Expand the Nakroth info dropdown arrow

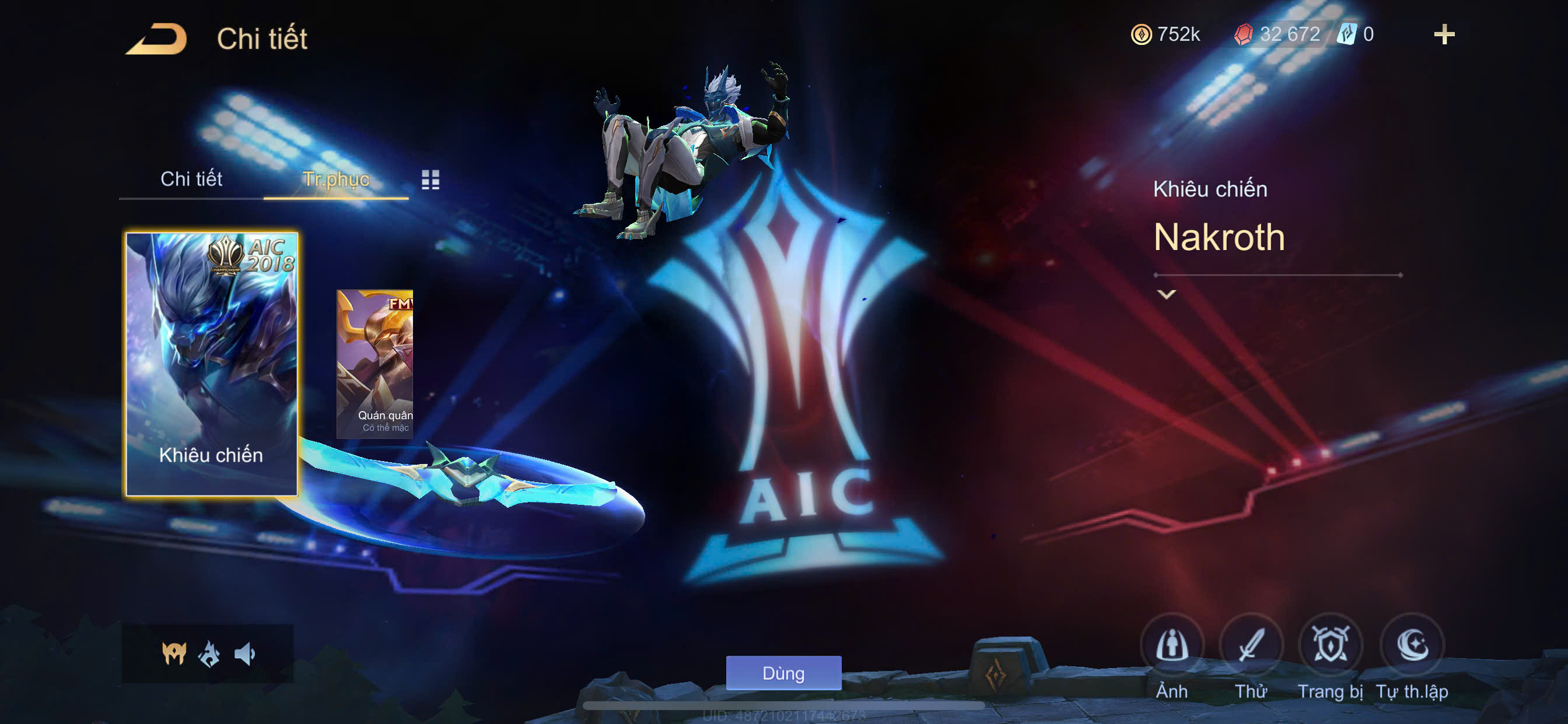click(1165, 294)
